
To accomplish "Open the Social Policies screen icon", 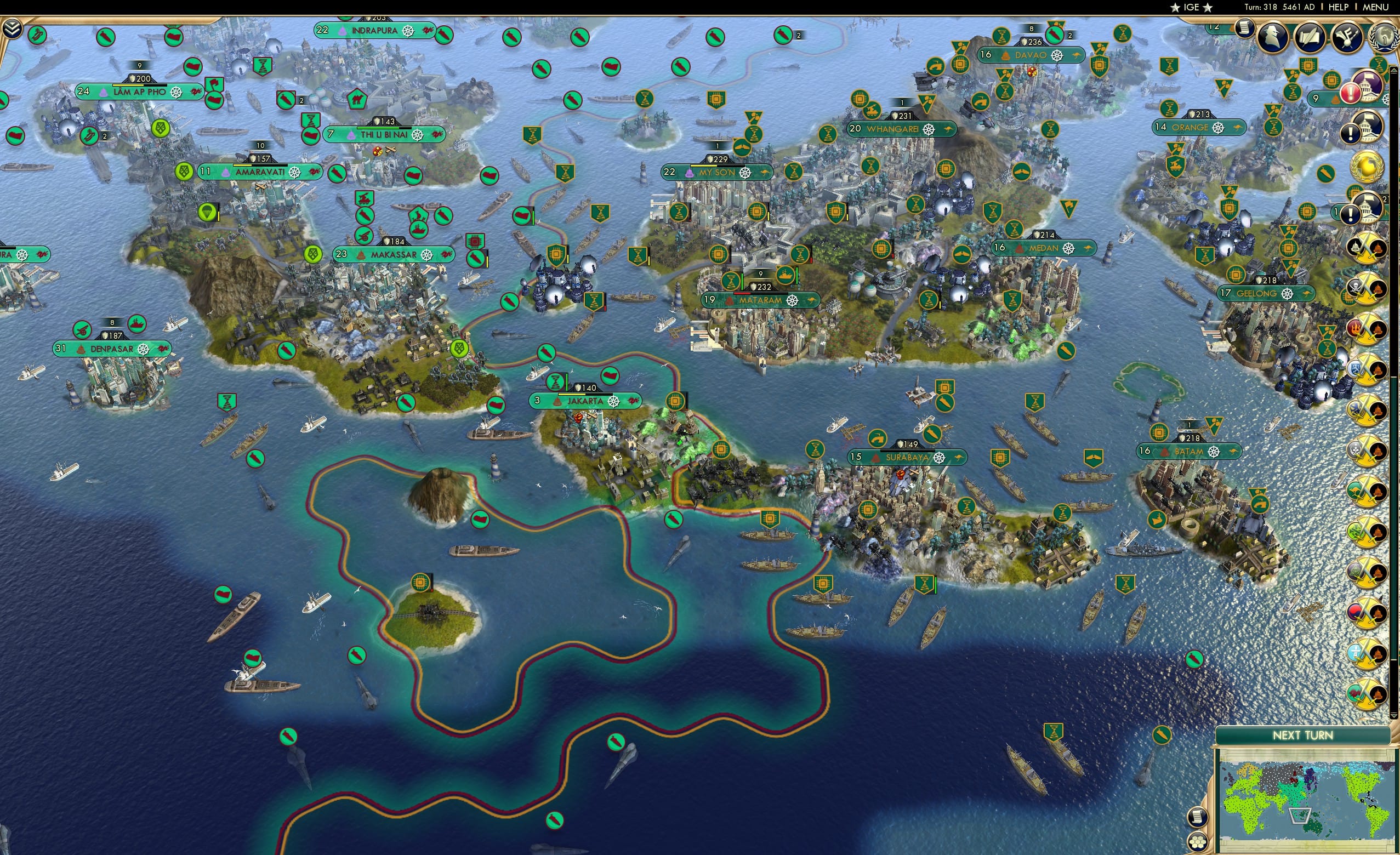I will (1245, 30).
